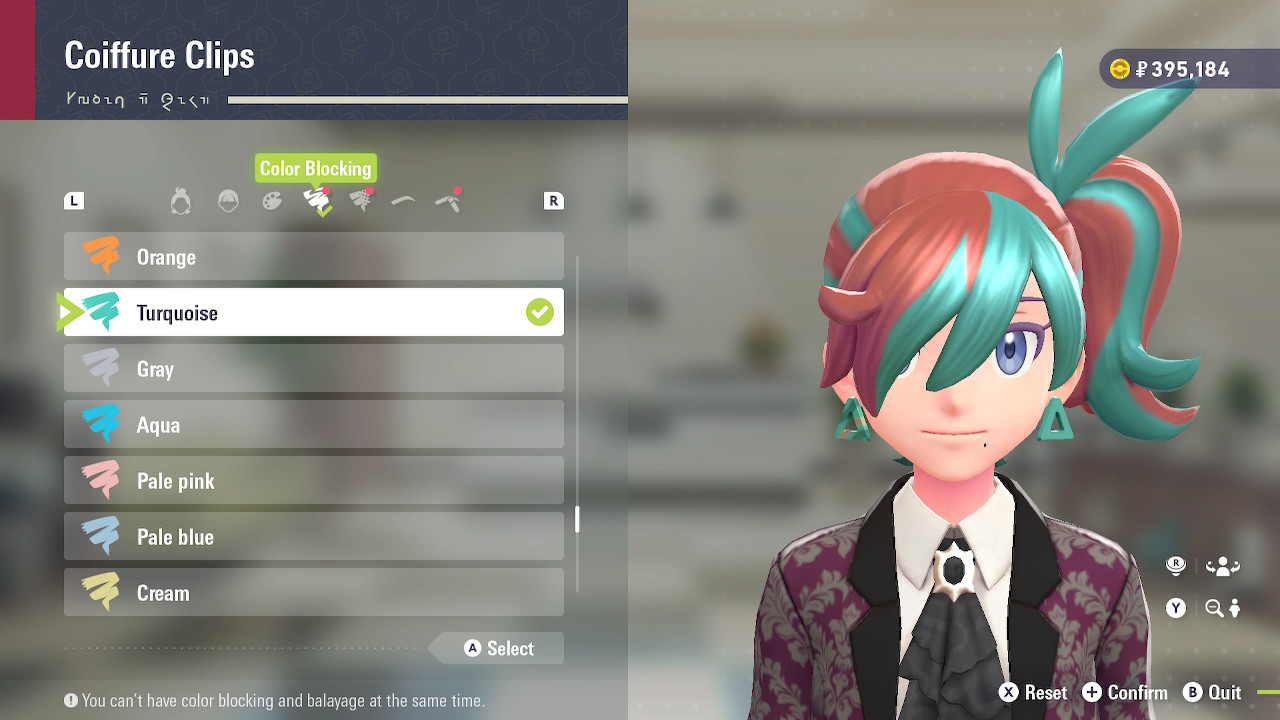Choose the Pale pink color
The width and height of the screenshot is (1280, 720).
point(313,481)
